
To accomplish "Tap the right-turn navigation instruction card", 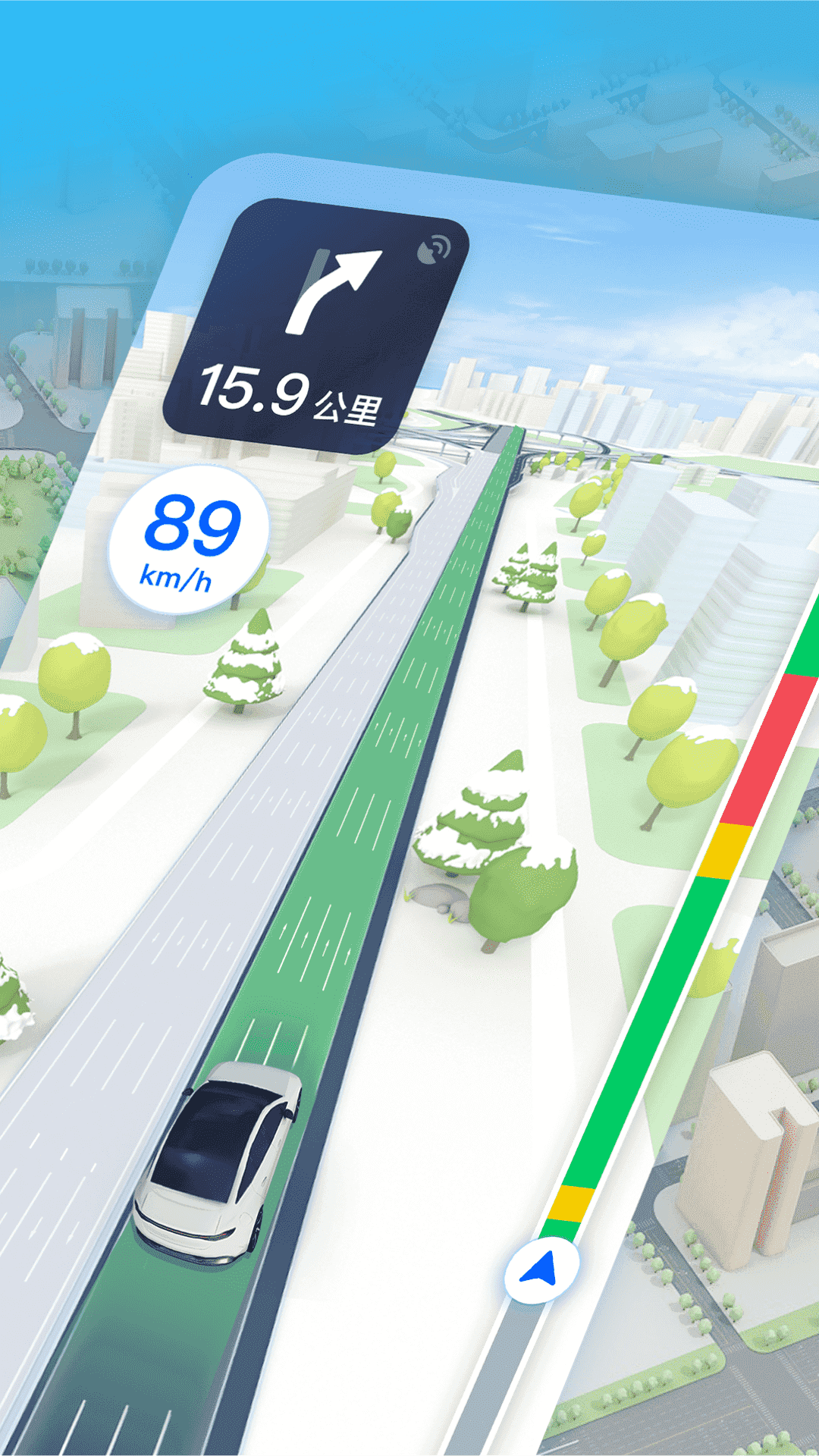I will coord(315,328).
